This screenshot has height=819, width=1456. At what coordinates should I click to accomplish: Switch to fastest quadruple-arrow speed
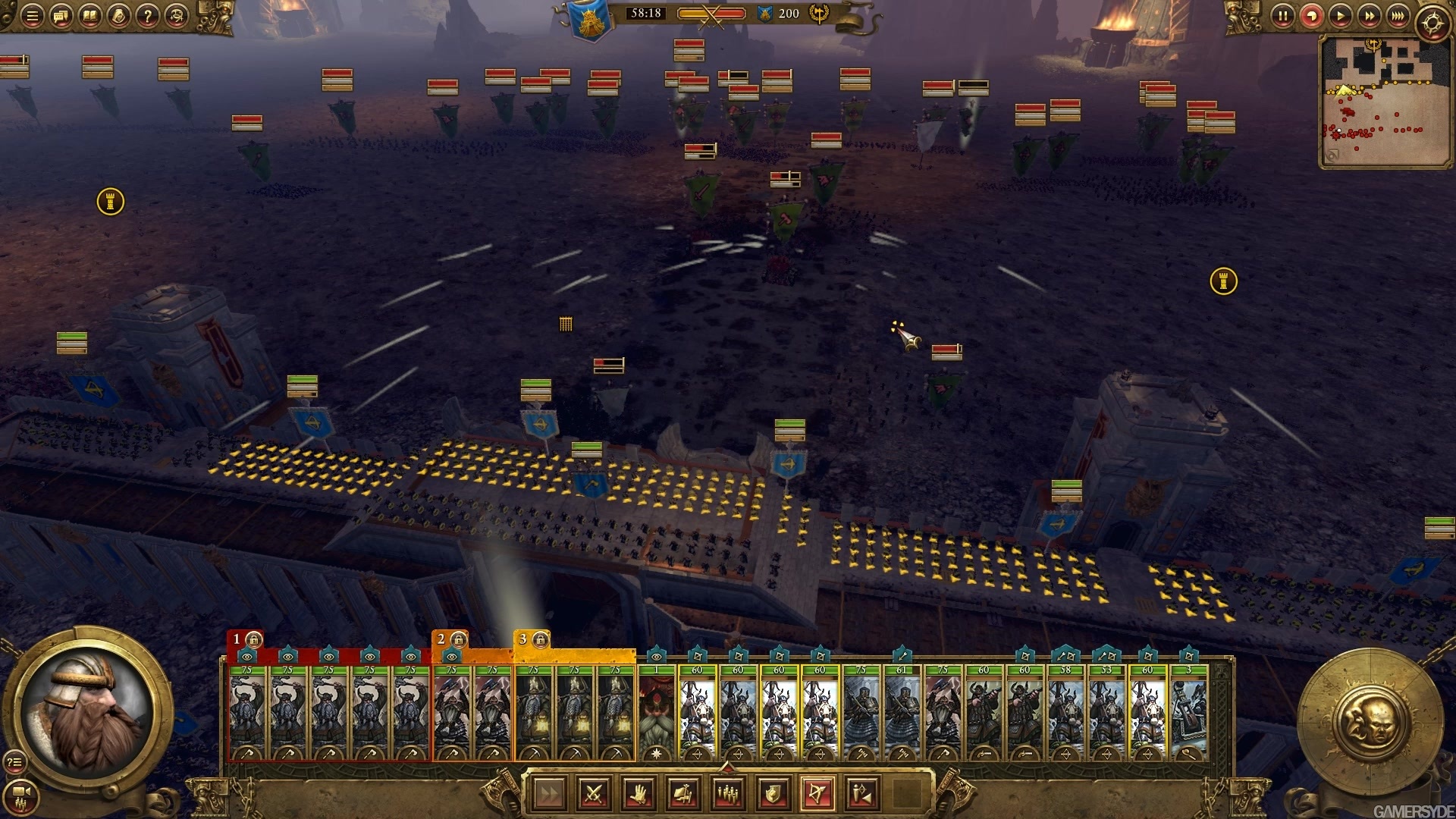click(1398, 16)
